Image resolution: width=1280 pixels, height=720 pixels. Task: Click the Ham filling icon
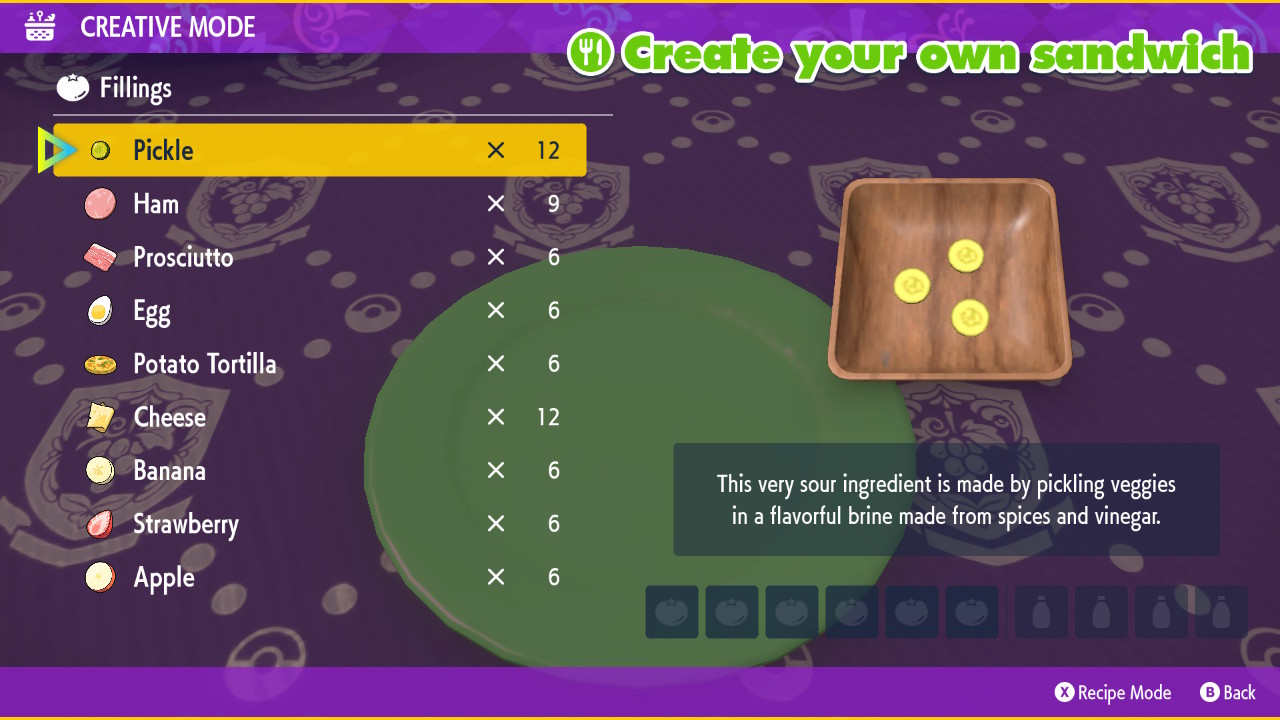click(102, 204)
